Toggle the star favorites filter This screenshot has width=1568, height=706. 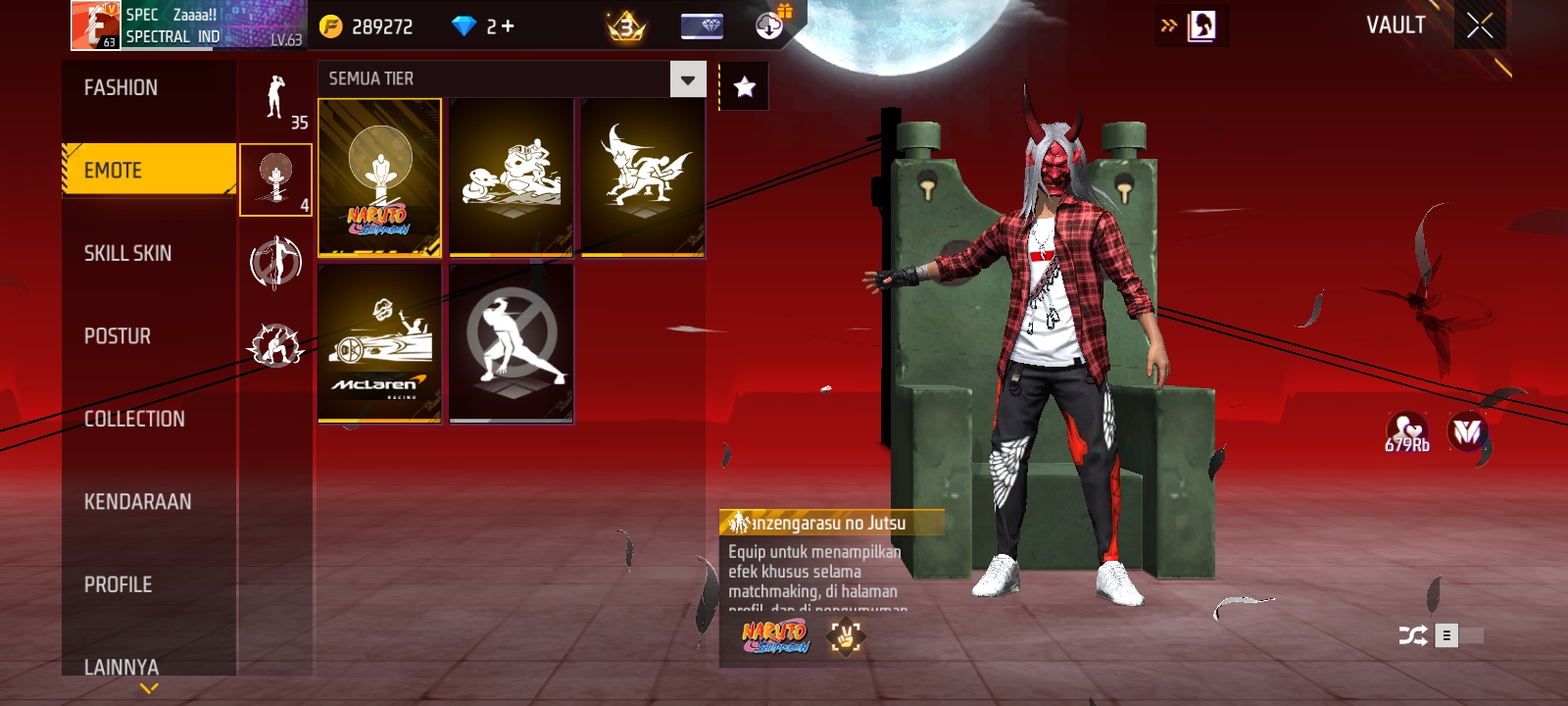745,87
